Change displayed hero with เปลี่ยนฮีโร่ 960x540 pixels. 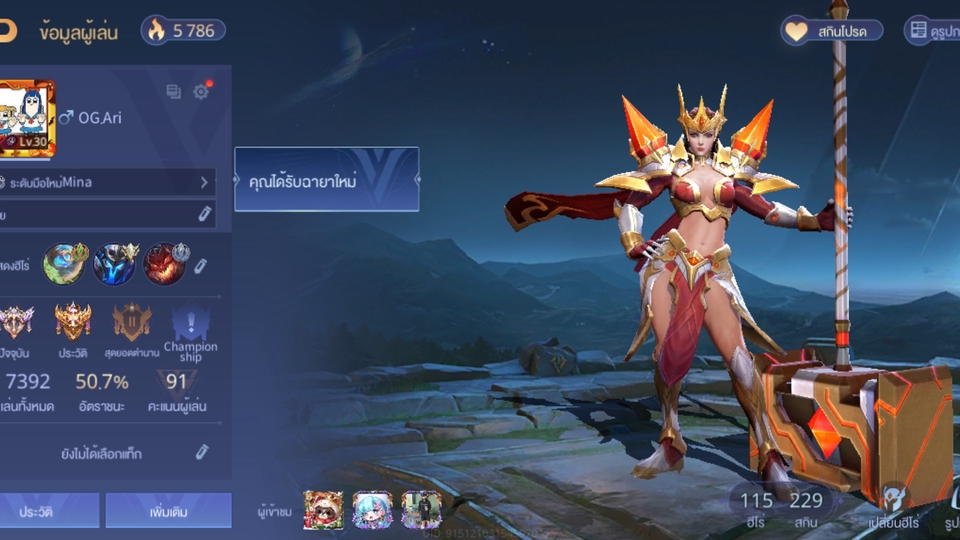pyautogui.click(x=892, y=507)
